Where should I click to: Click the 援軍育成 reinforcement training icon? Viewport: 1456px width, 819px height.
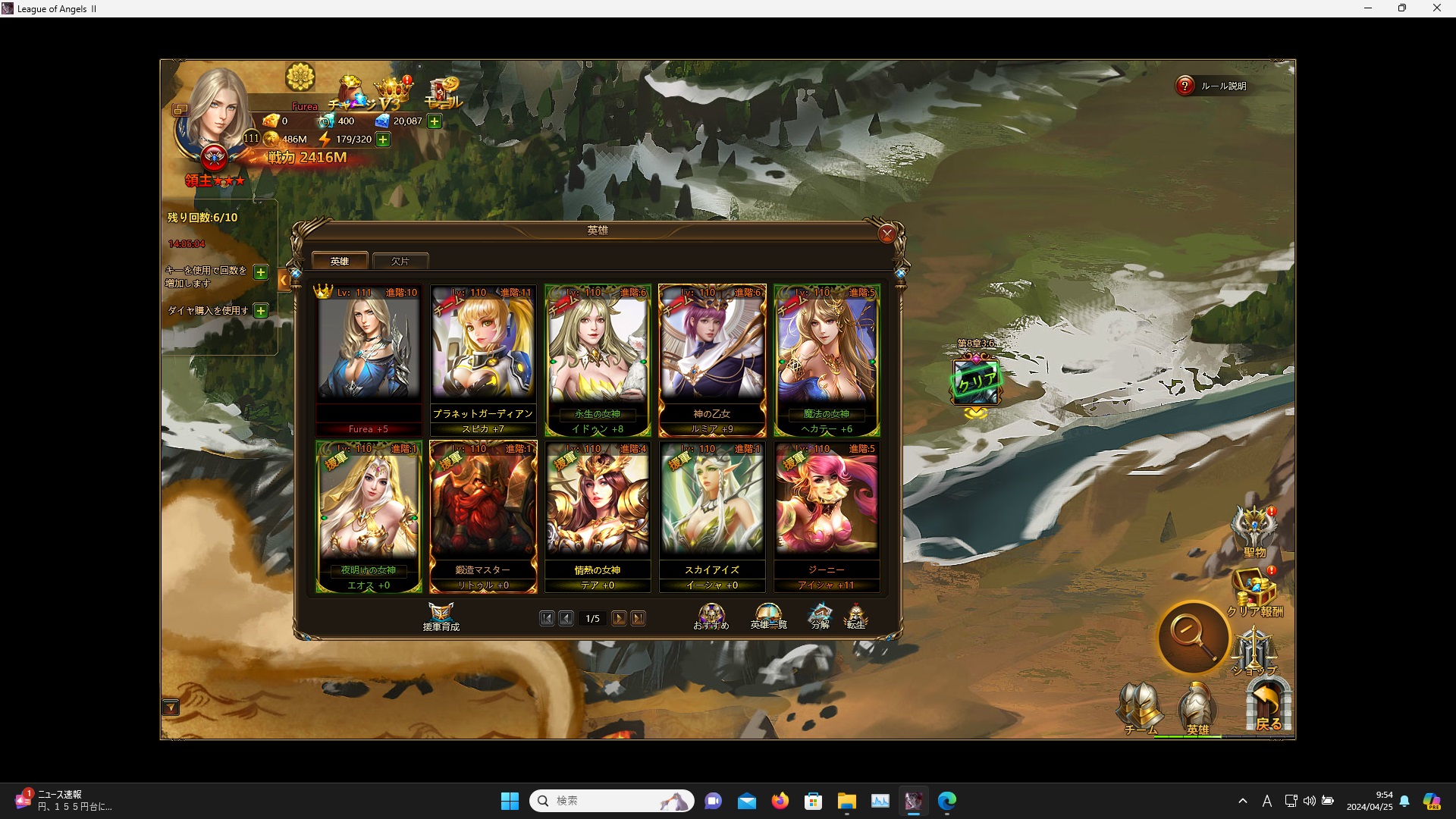[x=441, y=614]
